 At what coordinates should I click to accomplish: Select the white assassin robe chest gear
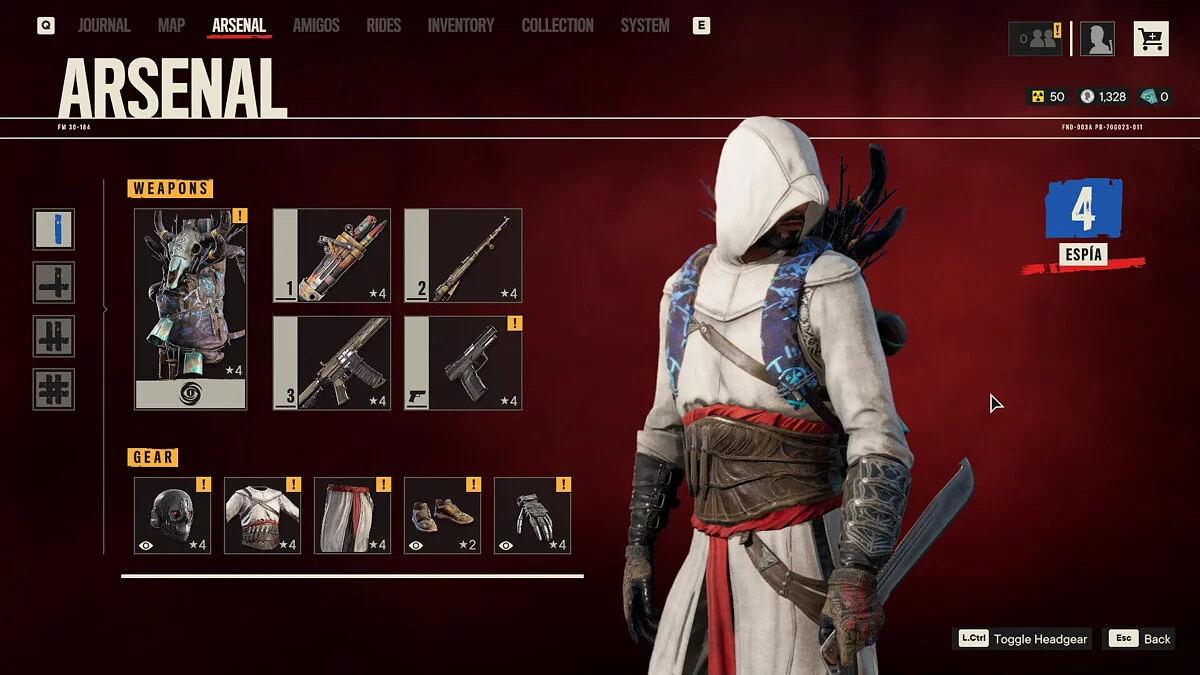tap(262, 515)
